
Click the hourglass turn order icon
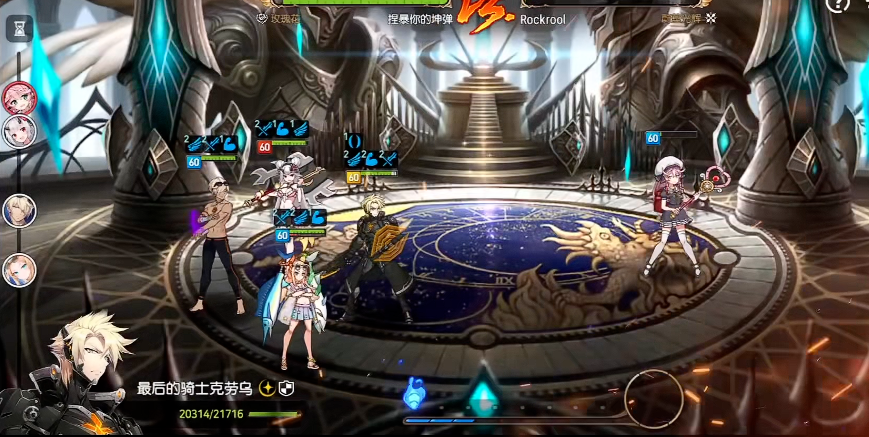tap(19, 30)
